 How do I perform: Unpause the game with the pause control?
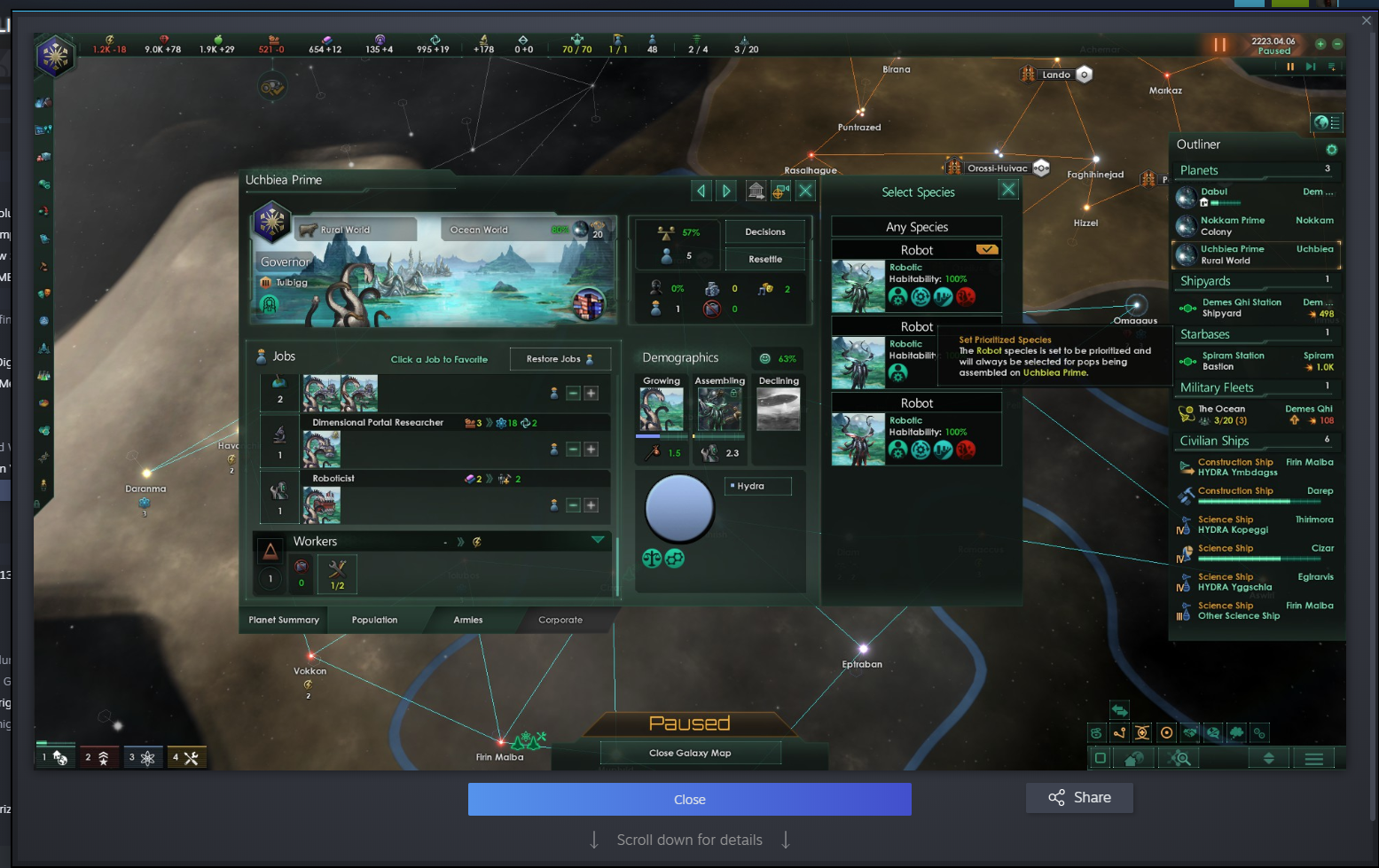1218,43
